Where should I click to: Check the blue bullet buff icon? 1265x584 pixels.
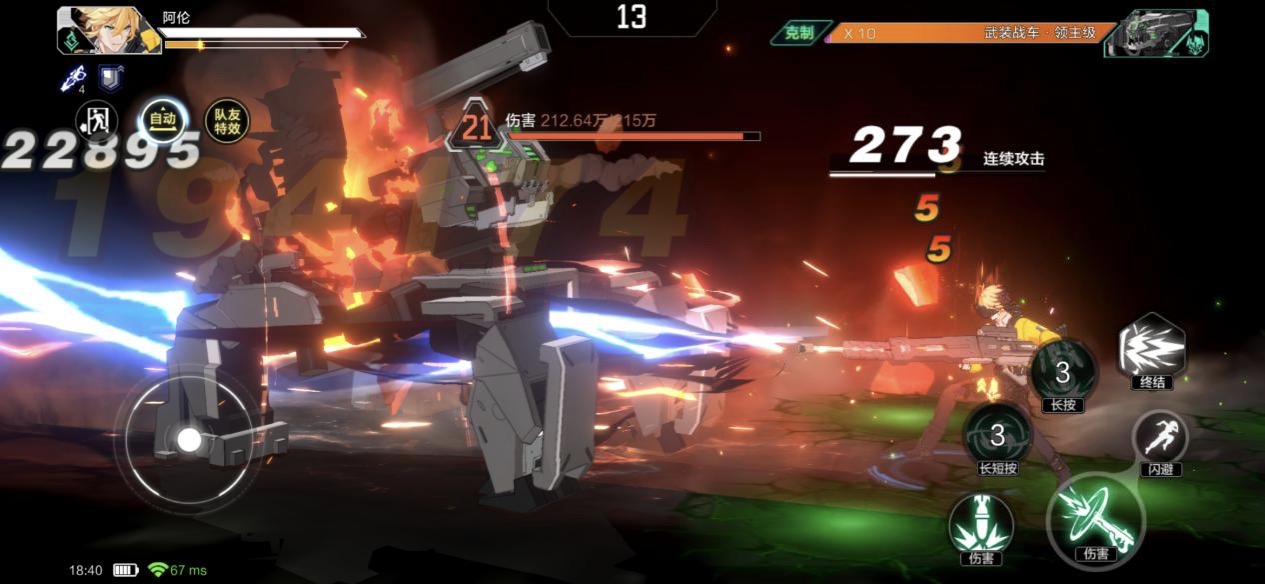coord(73,77)
